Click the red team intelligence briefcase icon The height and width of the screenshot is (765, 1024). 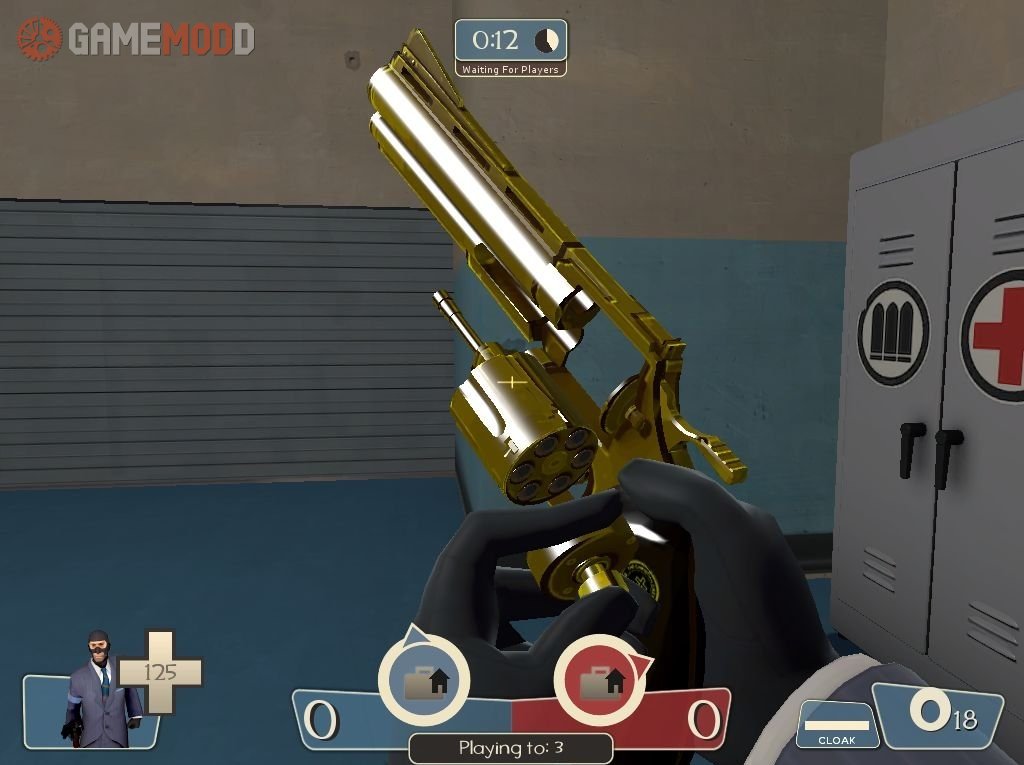click(x=599, y=682)
